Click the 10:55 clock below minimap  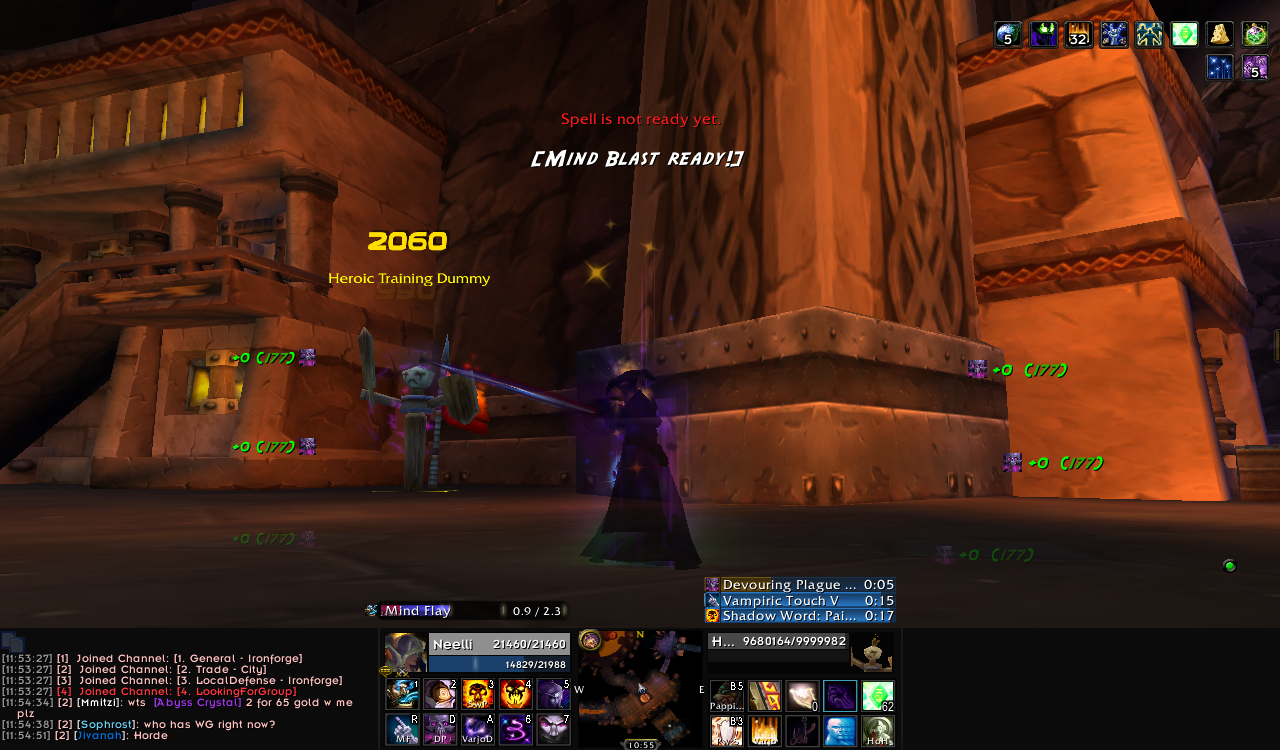(640, 745)
